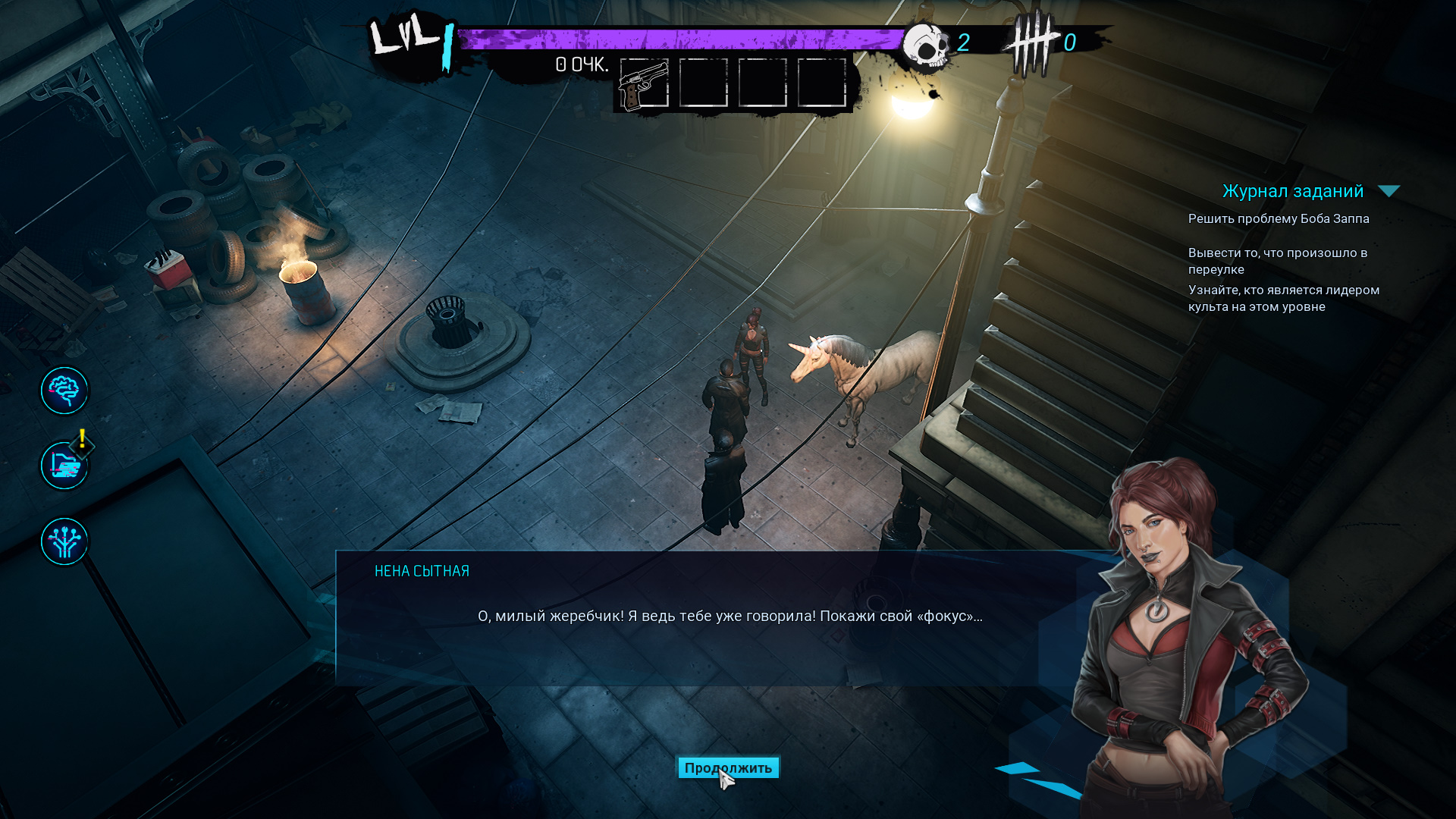Open the circuit tree skills icon
The height and width of the screenshot is (819, 1456).
pos(64,541)
